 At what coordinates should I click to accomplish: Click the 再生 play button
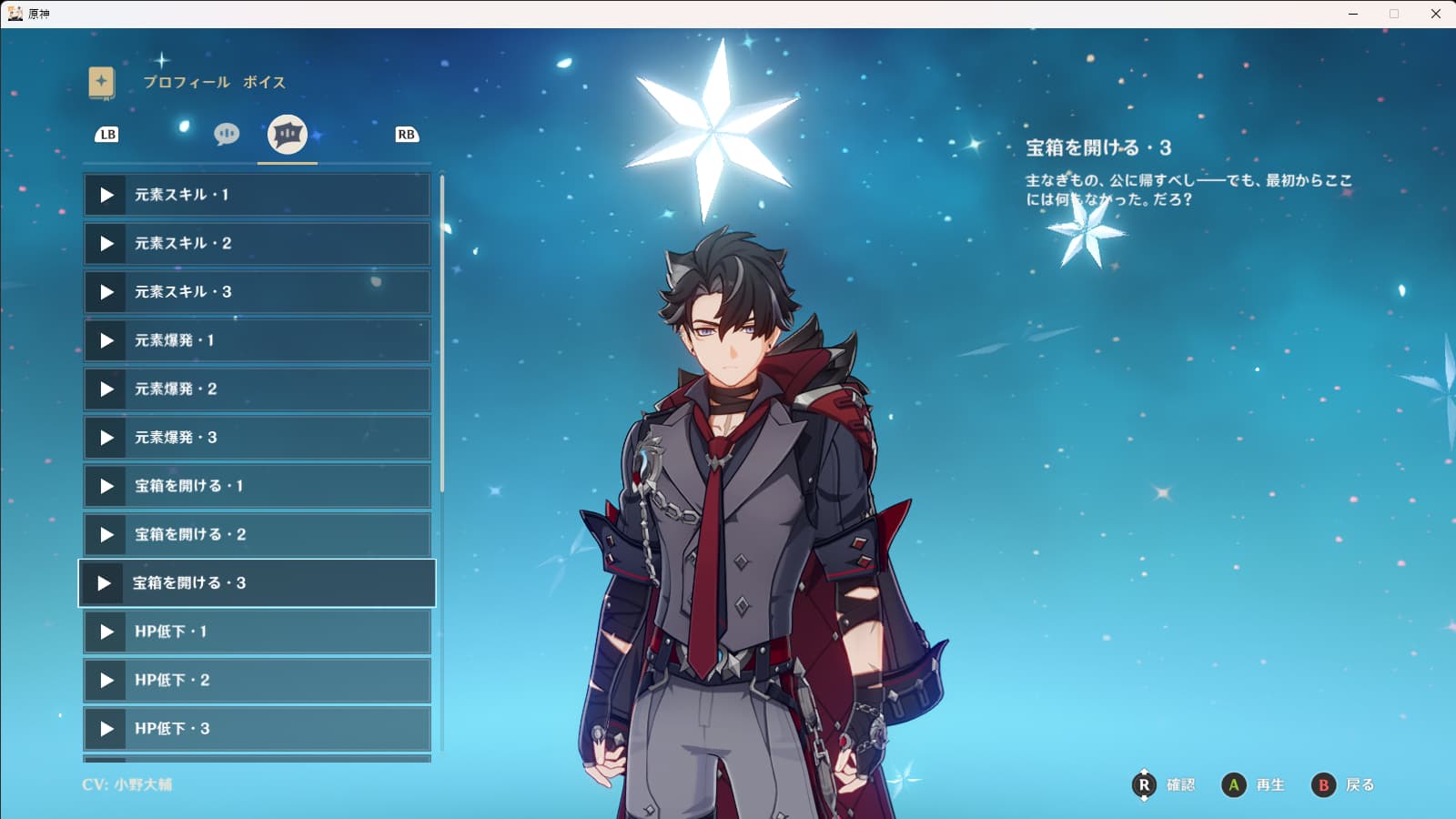[x=1253, y=784]
